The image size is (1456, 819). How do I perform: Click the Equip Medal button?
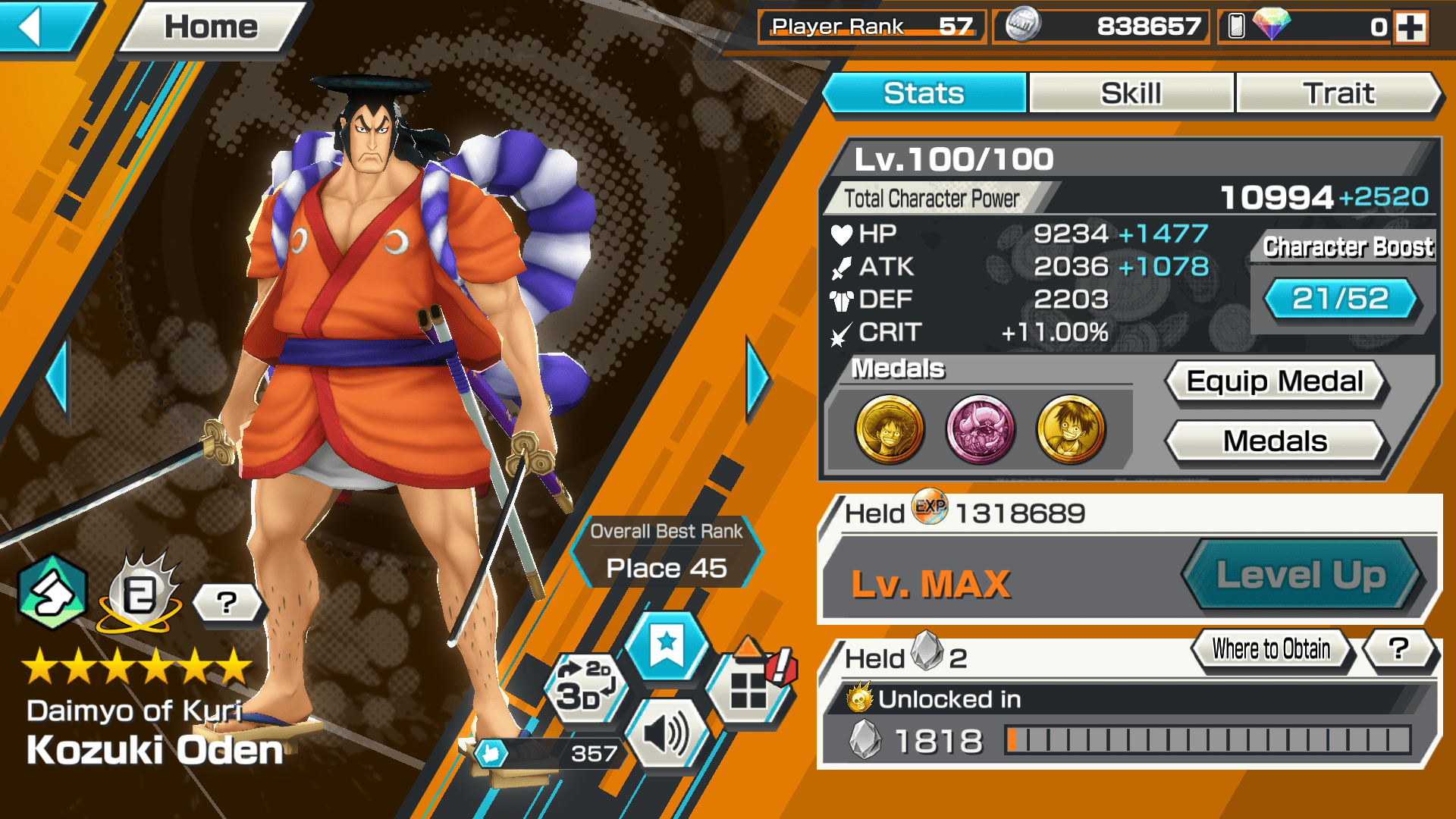(x=1275, y=381)
